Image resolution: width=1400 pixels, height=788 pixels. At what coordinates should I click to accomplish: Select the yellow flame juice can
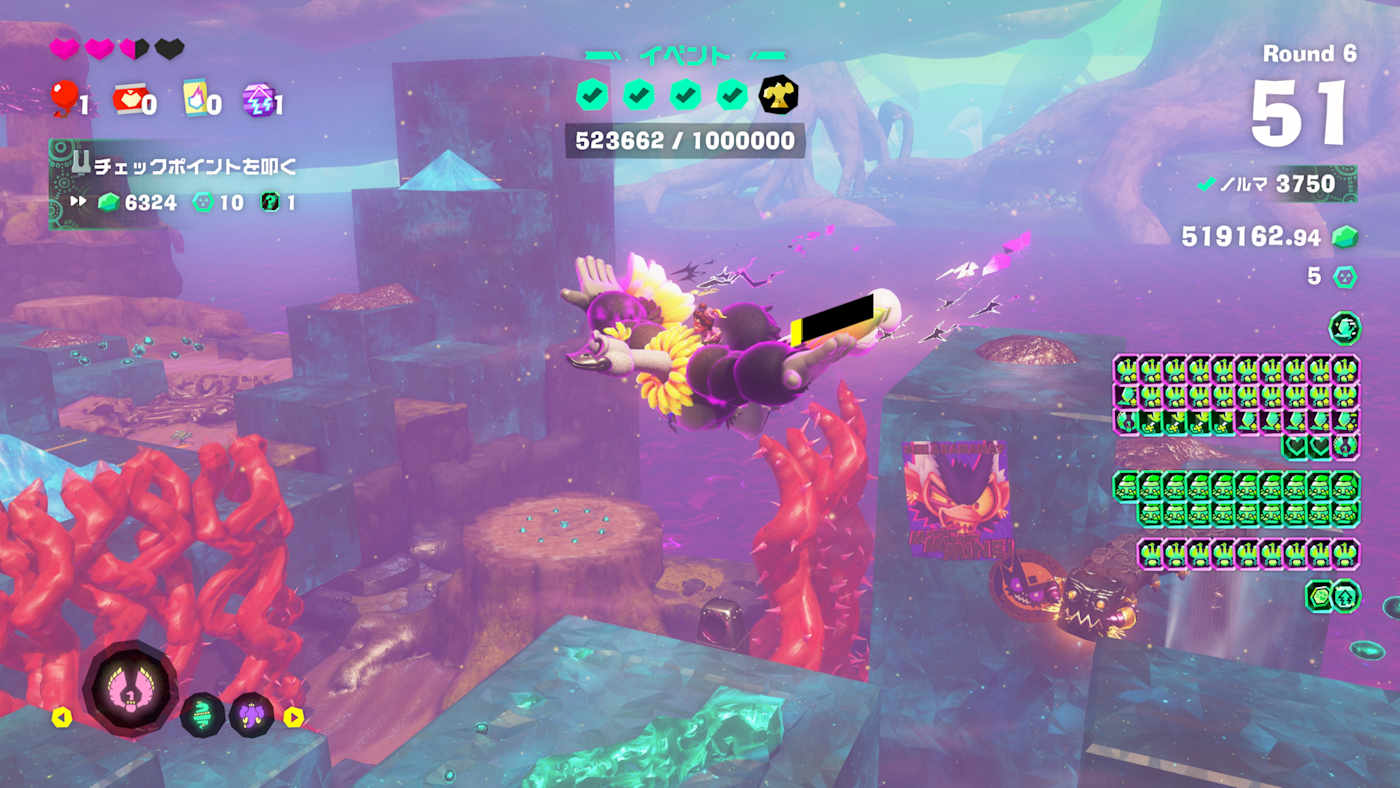pos(196,98)
